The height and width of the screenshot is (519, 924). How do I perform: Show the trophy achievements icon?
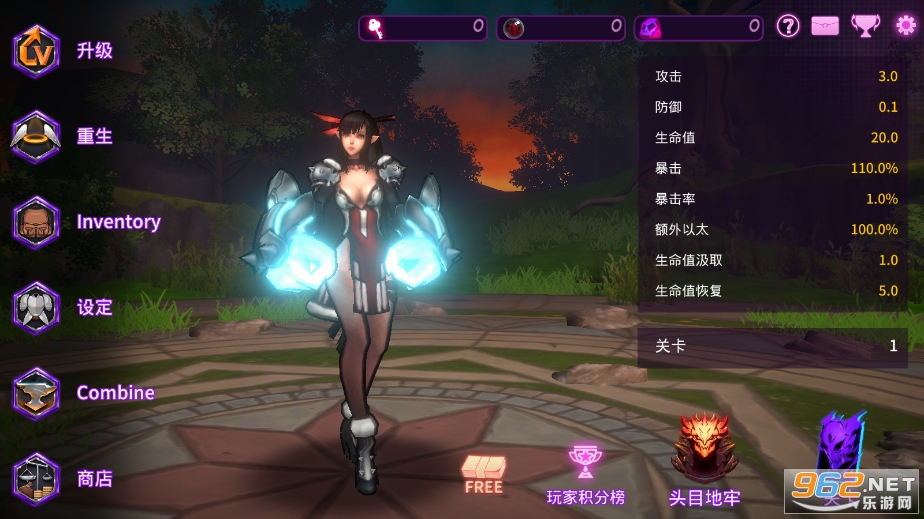[865, 27]
